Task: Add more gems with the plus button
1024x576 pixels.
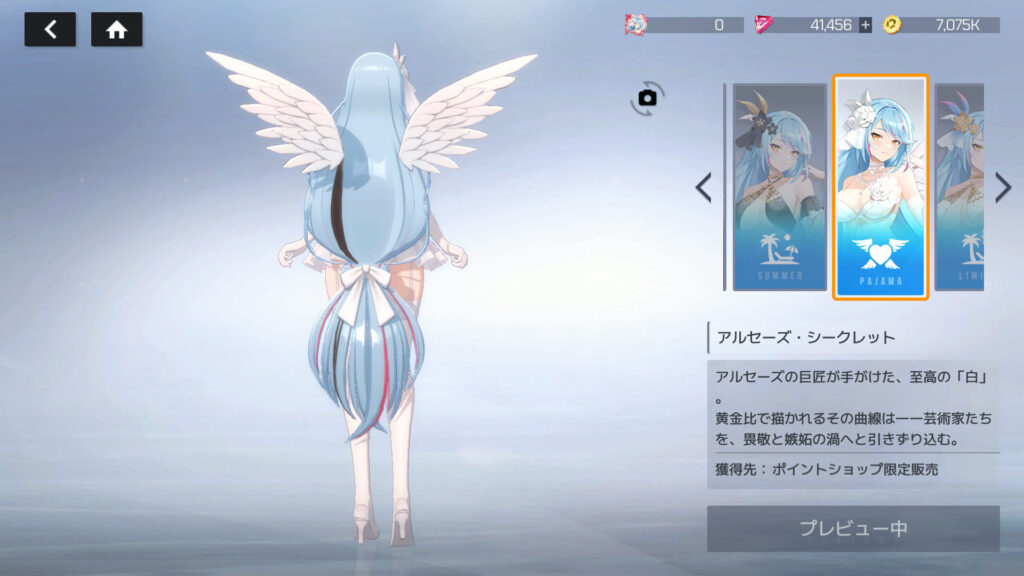Action: coord(865,25)
